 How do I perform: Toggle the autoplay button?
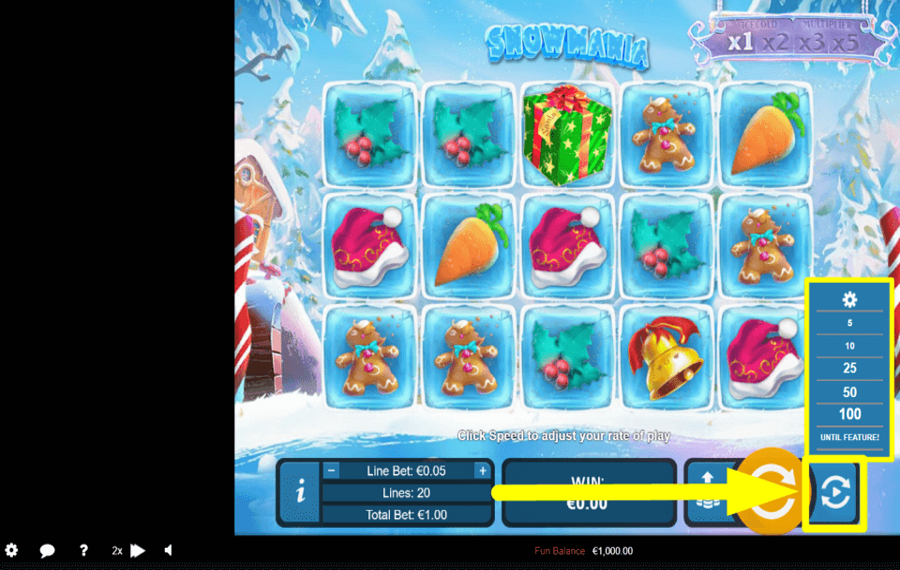[x=835, y=493]
